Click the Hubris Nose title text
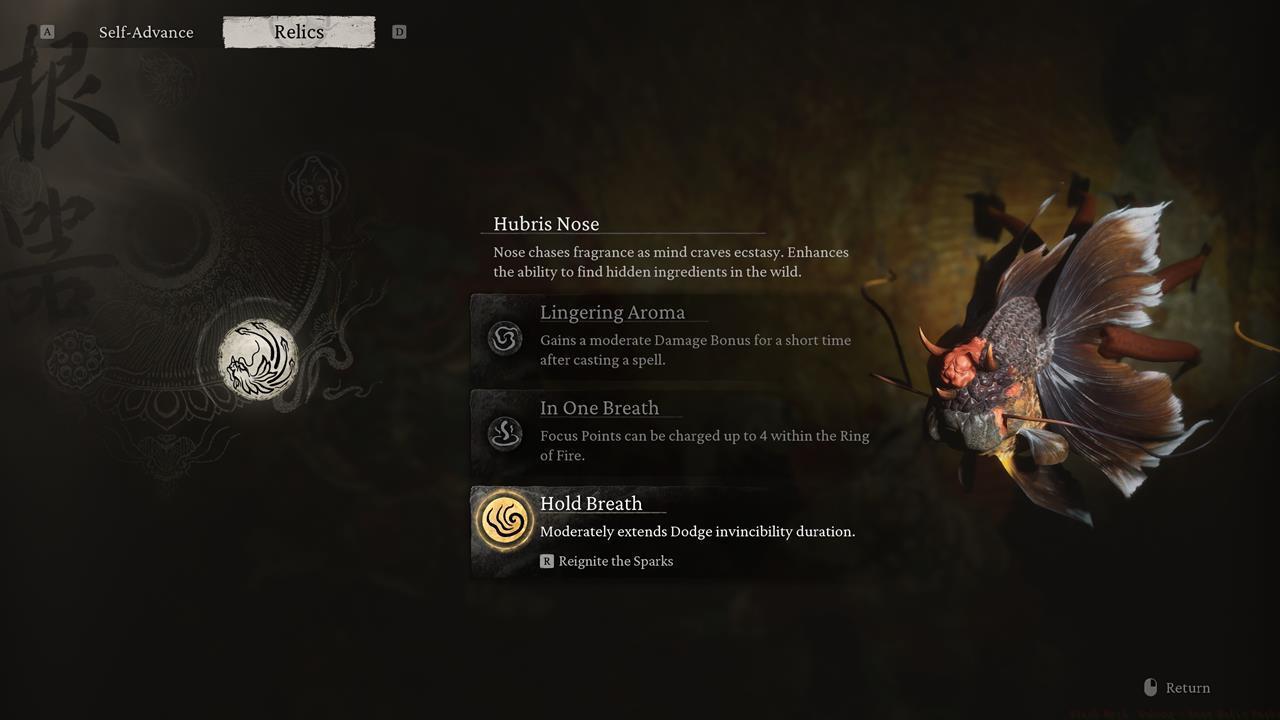This screenshot has height=720, width=1280. click(546, 223)
